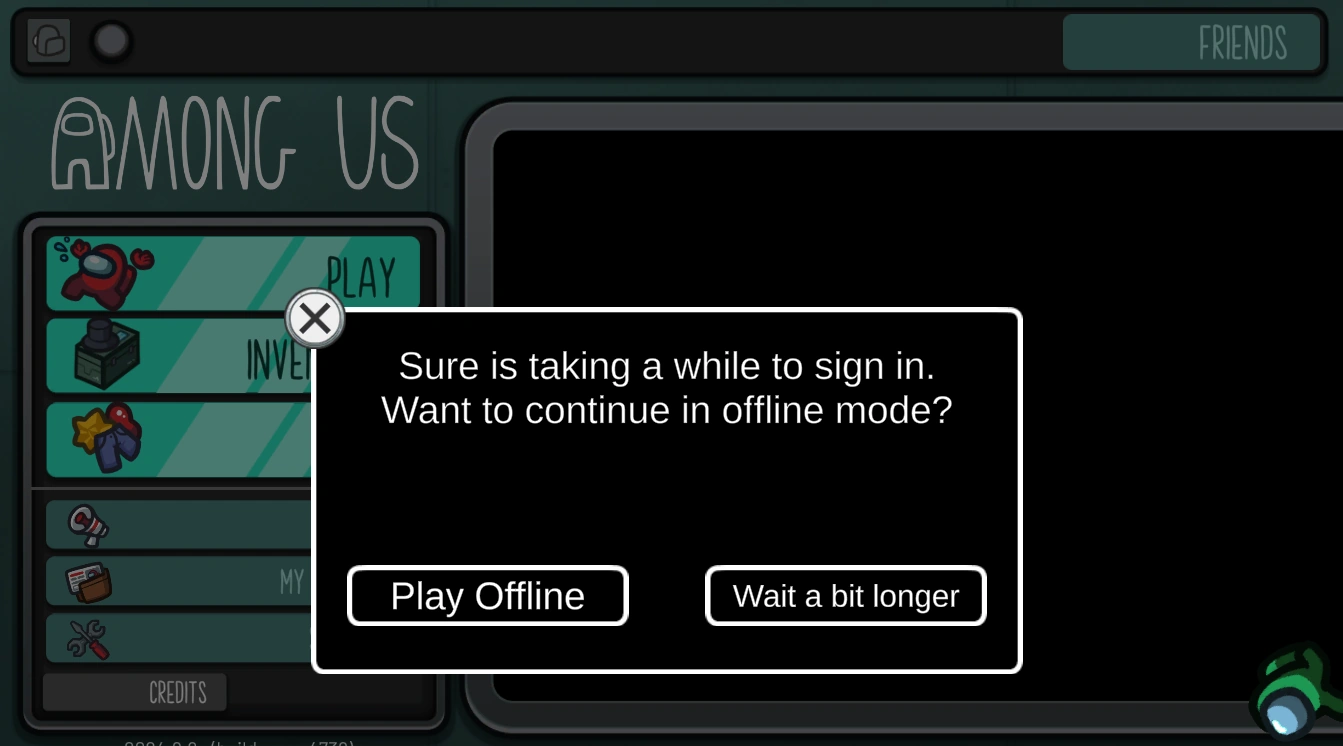Click the FRIENDS button
1343x746 pixels.
(x=1192, y=43)
